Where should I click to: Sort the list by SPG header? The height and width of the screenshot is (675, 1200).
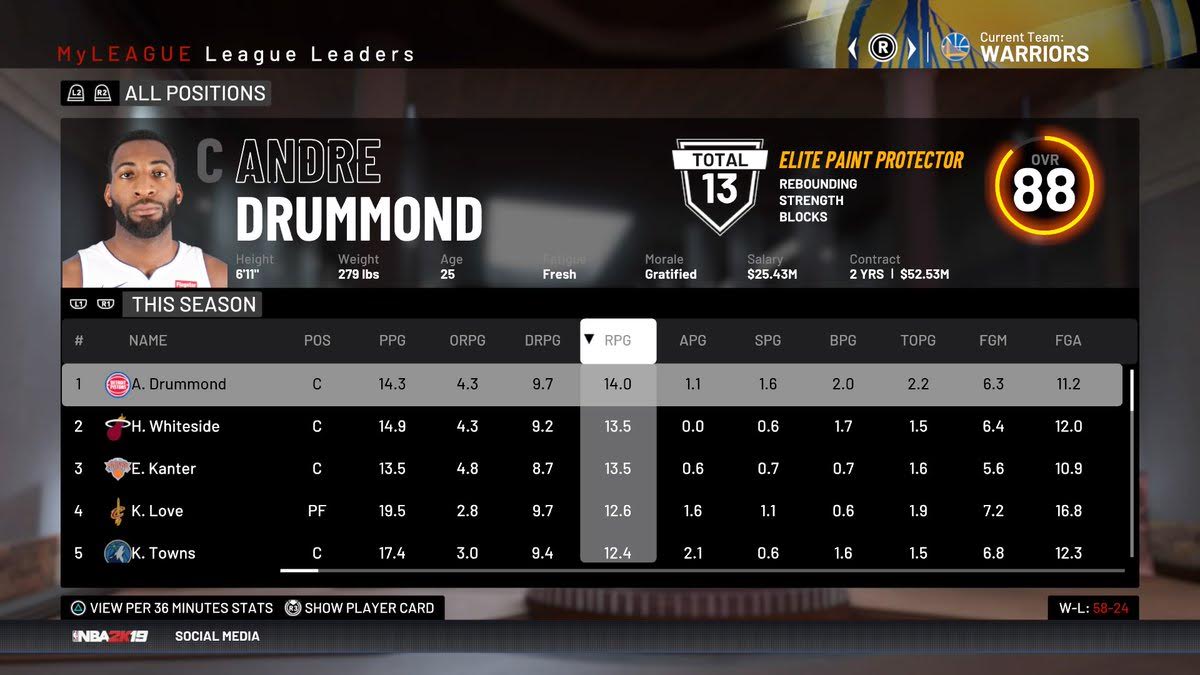[767, 340]
